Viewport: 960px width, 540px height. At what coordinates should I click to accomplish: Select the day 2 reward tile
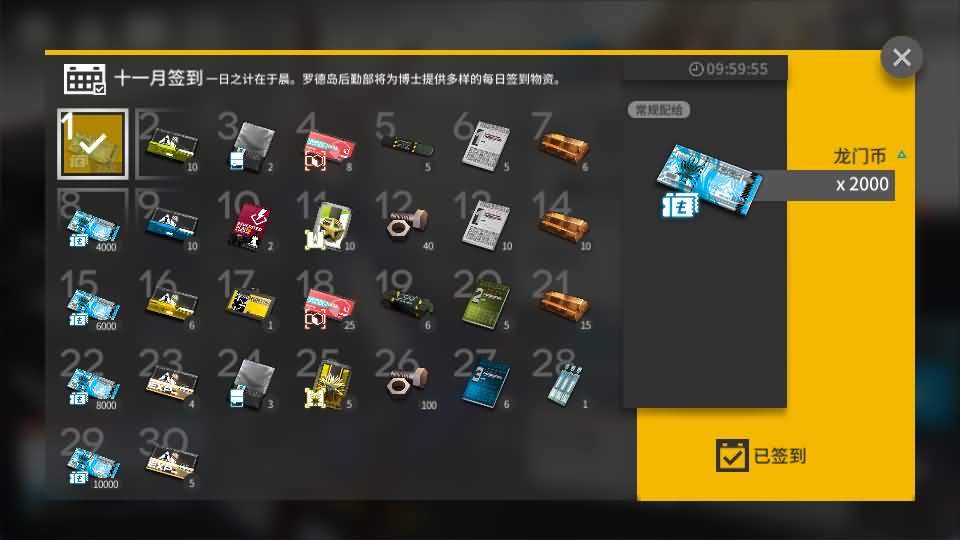point(171,145)
